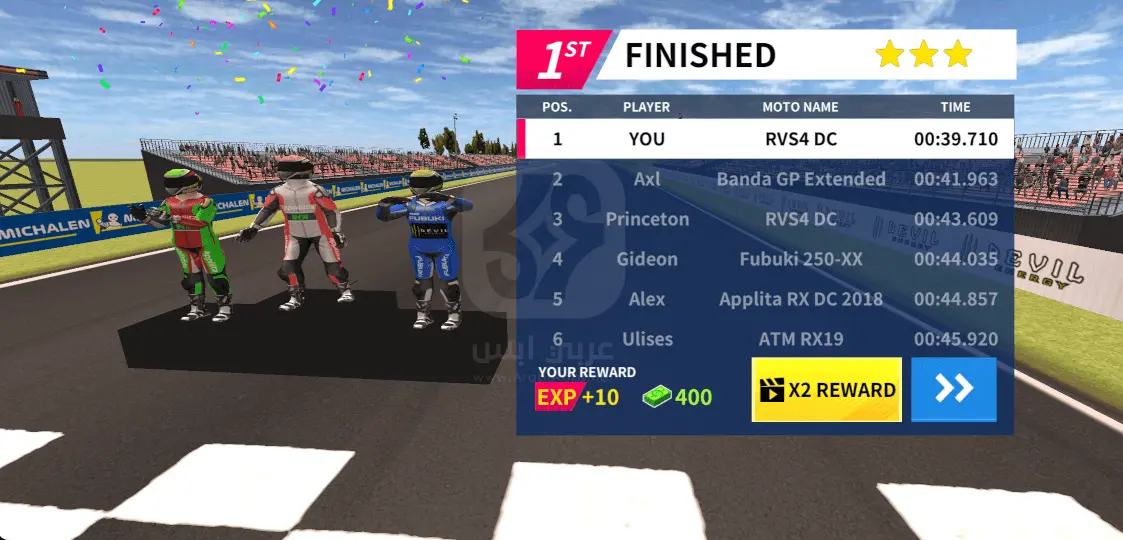
Task: Select Princeton's third-place row
Action: (765, 219)
